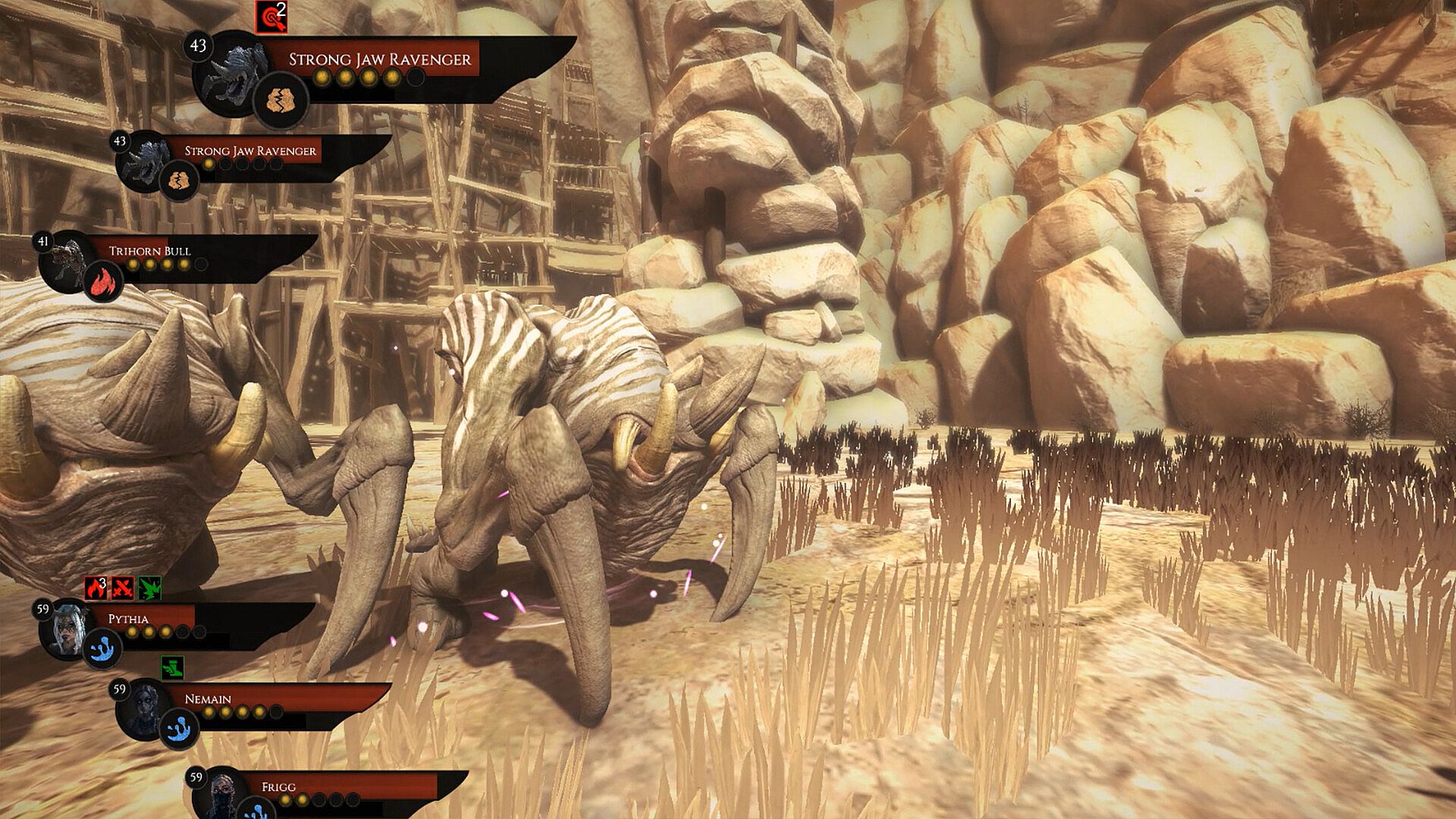Image resolution: width=1456 pixels, height=819 pixels.
Task: Click Pythia's water element icon
Action: pyautogui.click(x=102, y=650)
